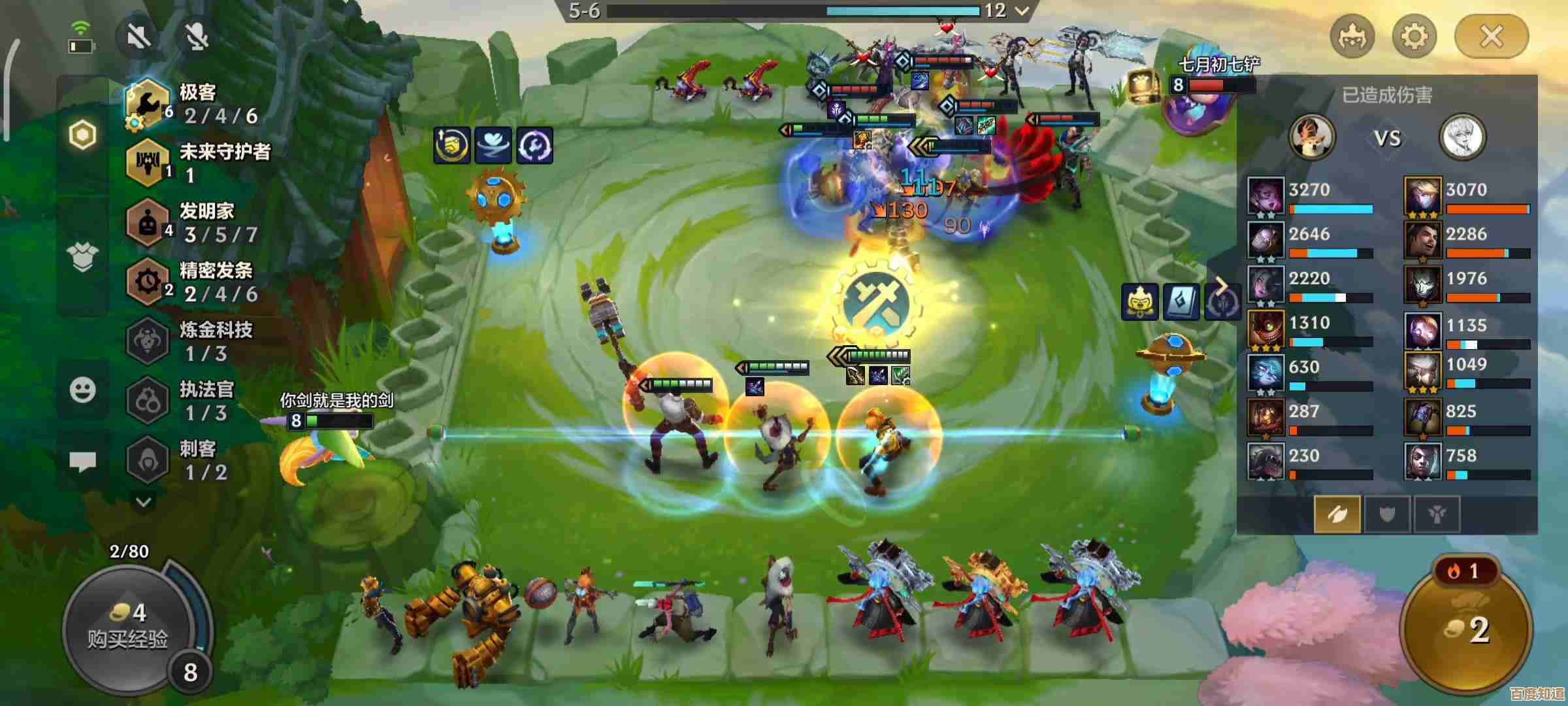Open the gear settings menu
The width and height of the screenshot is (1568, 706).
1414,37
